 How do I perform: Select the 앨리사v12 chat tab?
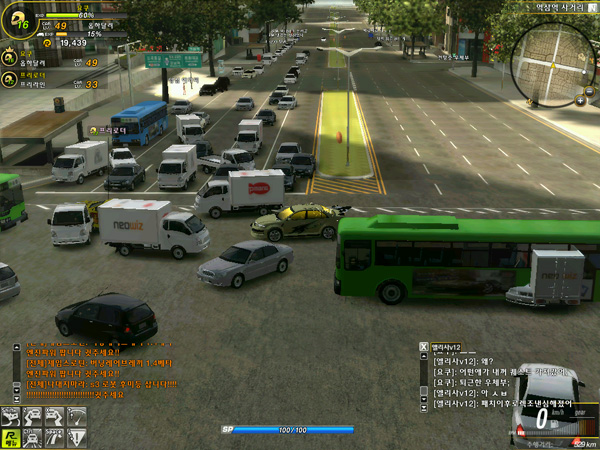pyautogui.click(x=446, y=346)
